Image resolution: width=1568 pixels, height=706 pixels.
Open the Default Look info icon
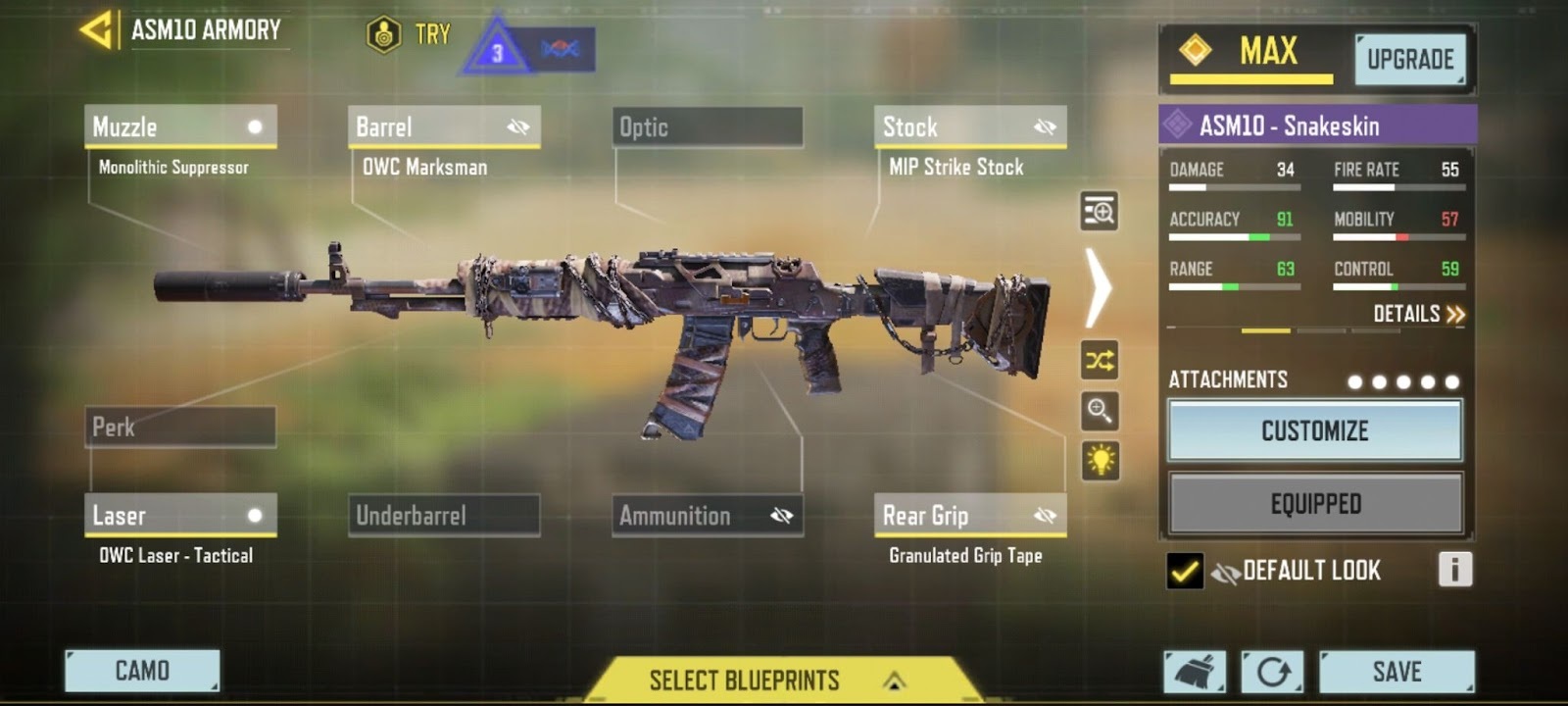point(1454,570)
